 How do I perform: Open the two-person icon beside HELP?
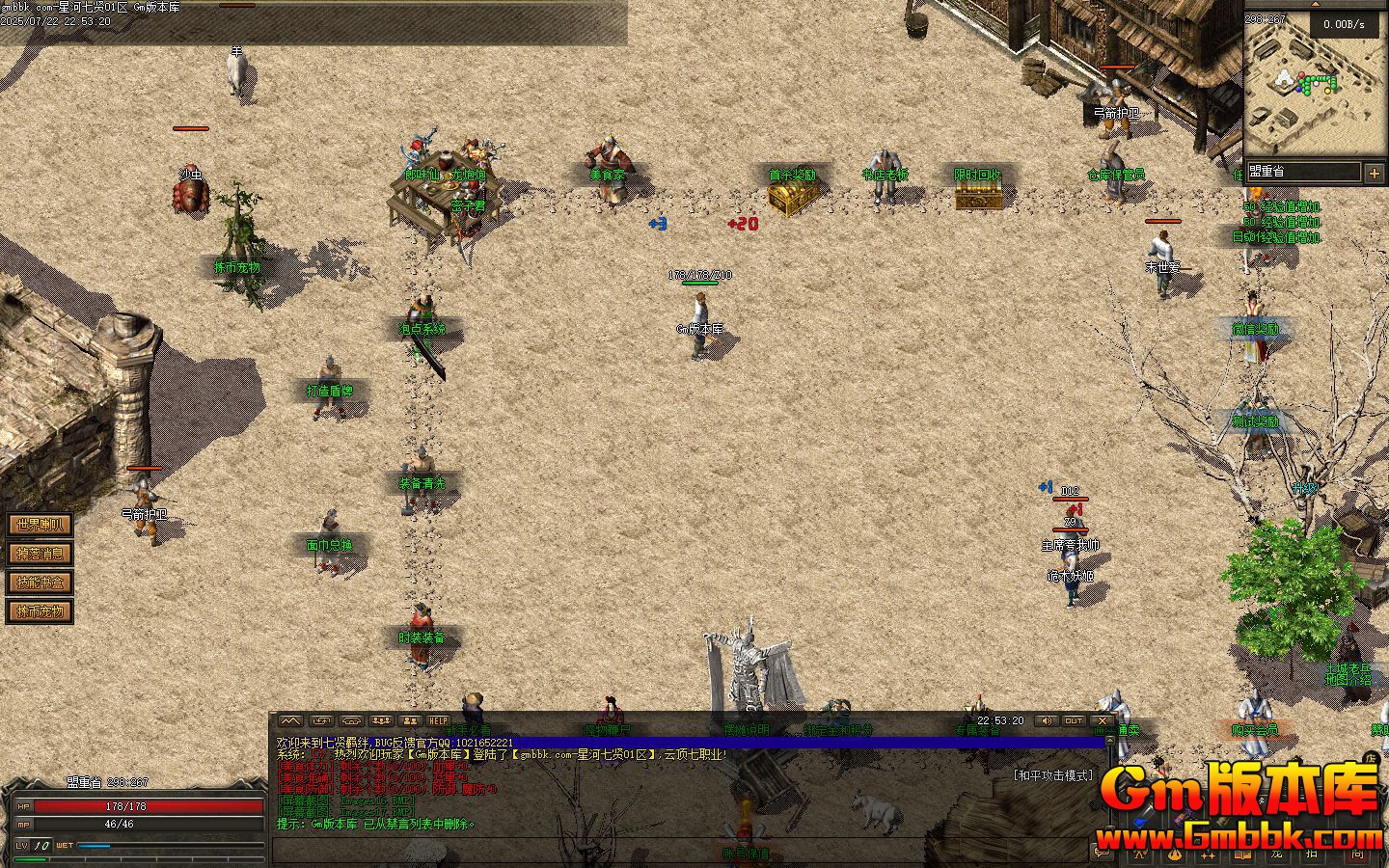(x=411, y=720)
